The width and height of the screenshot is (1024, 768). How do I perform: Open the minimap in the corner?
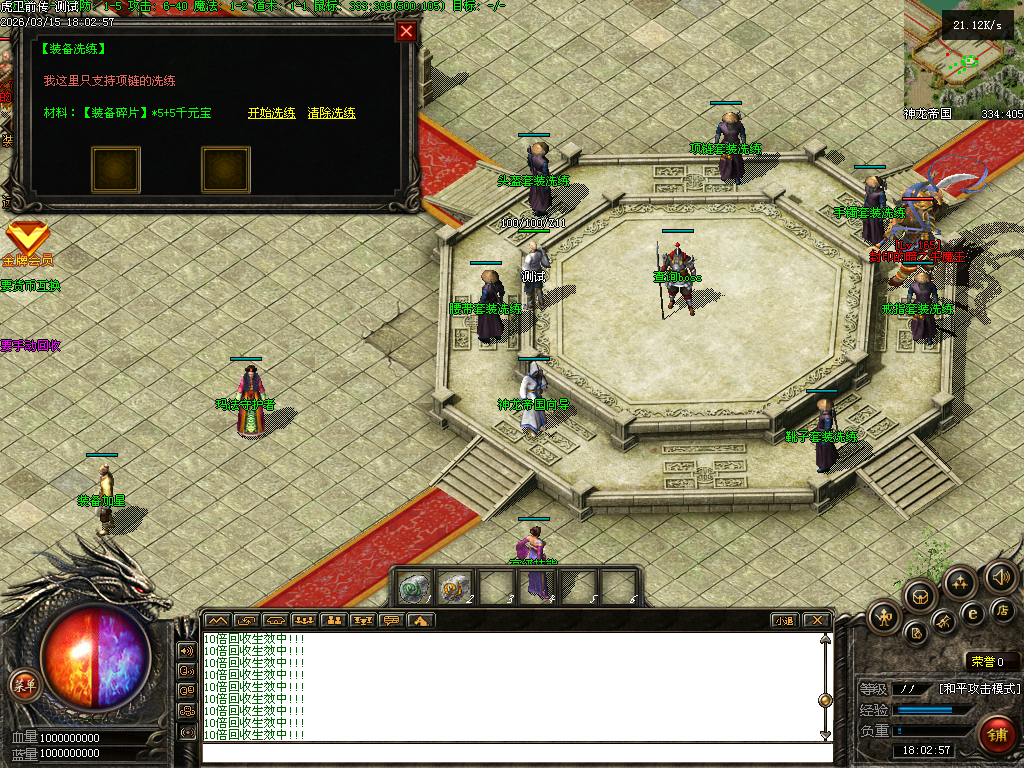963,58
